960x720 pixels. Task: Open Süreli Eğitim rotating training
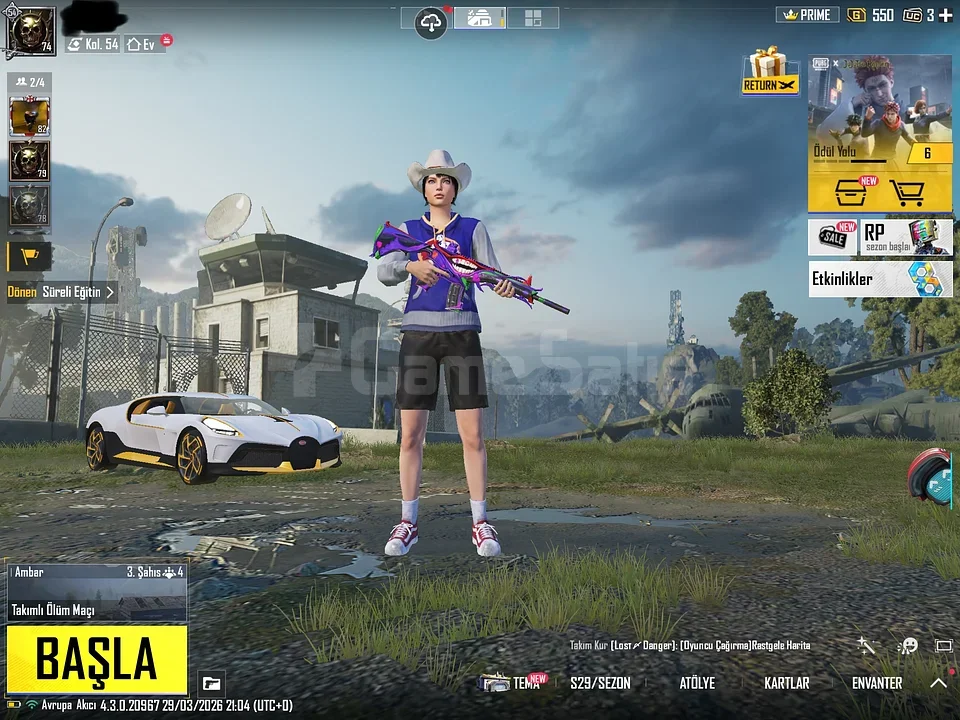coord(62,292)
